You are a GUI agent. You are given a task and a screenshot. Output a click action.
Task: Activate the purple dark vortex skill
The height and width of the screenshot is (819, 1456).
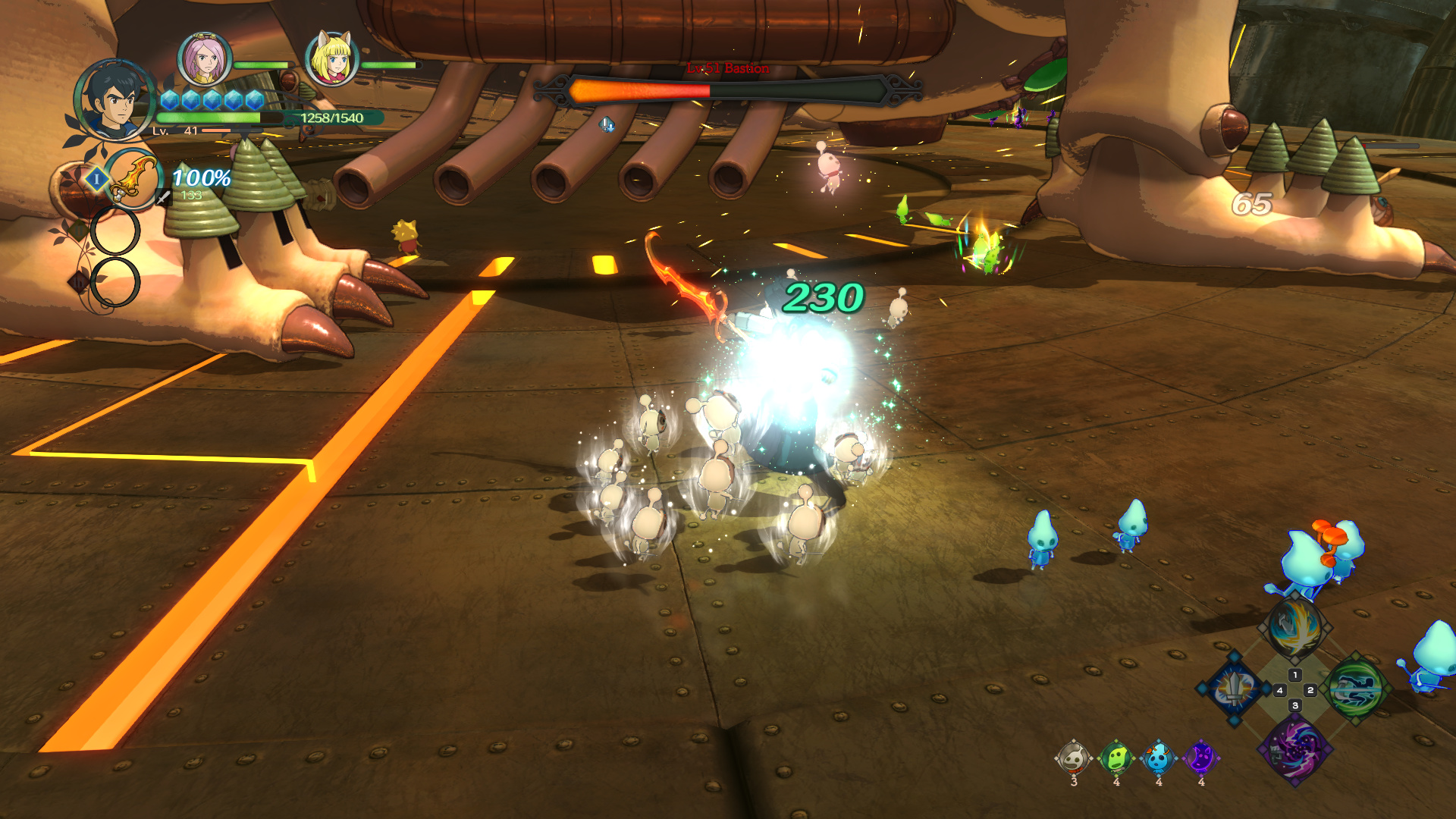click(x=1294, y=750)
